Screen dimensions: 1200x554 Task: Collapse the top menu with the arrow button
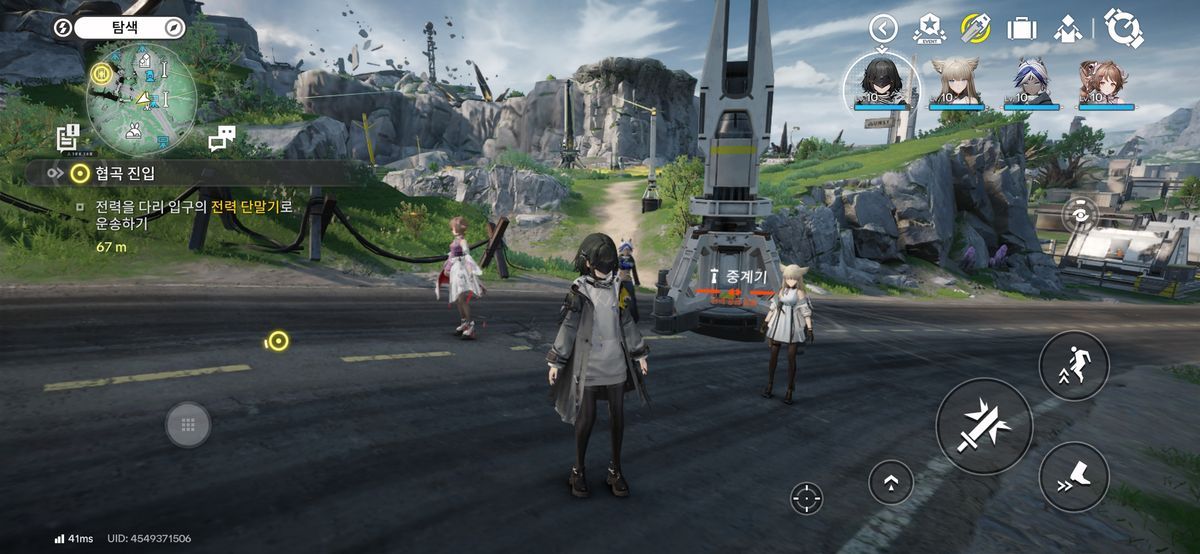882,28
